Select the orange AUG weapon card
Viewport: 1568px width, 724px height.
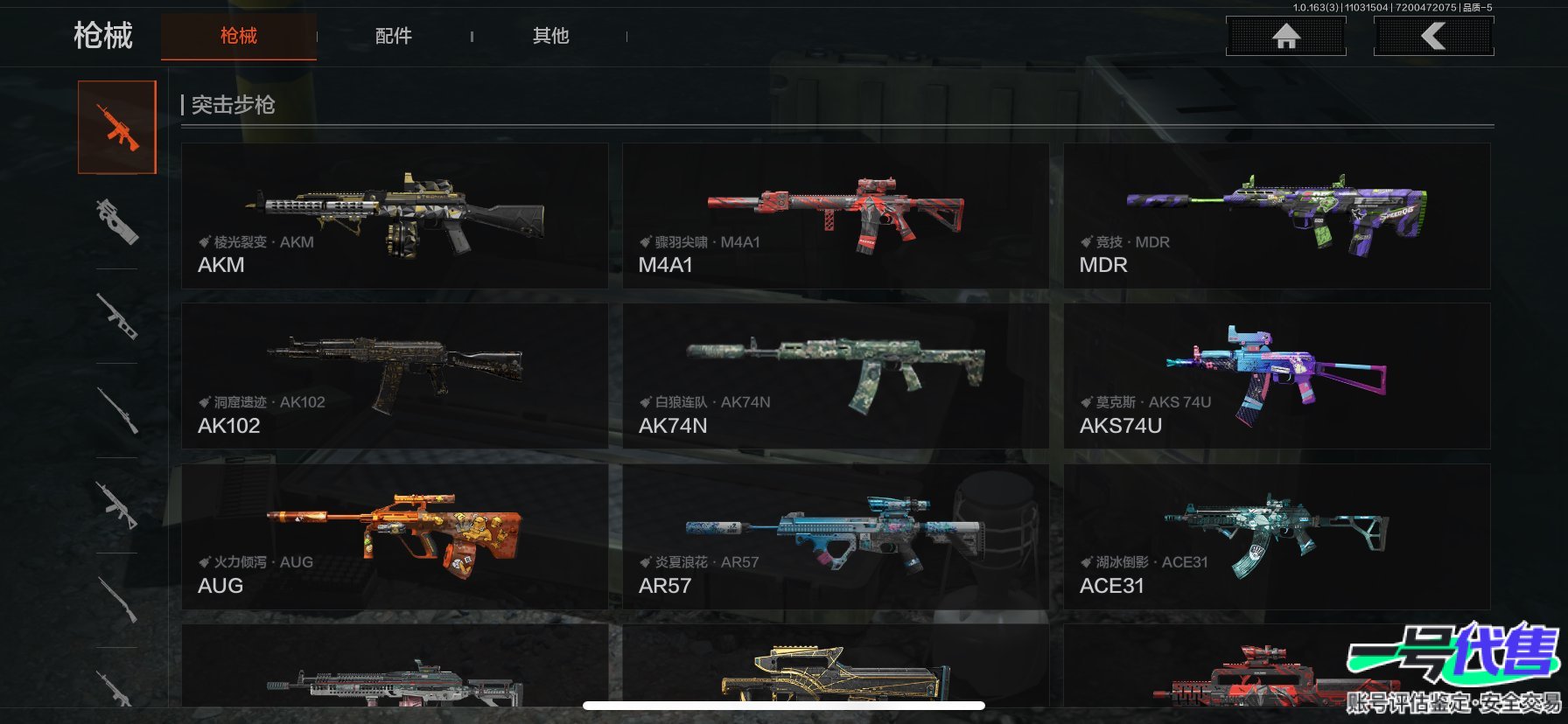click(395, 537)
